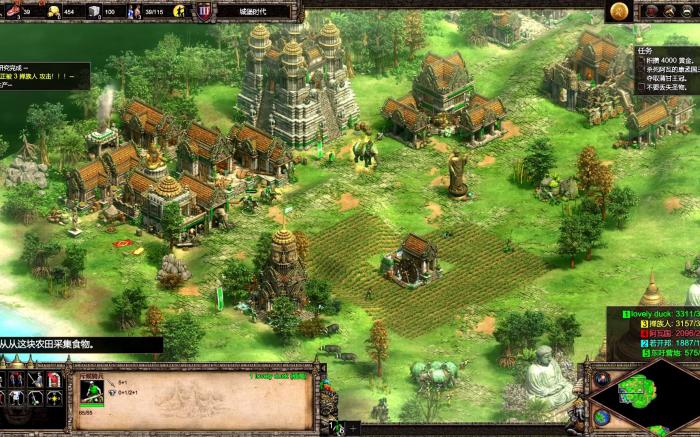The image size is (700, 437).
Task: Click the red shield civilization emblem
Action: [x=204, y=11]
